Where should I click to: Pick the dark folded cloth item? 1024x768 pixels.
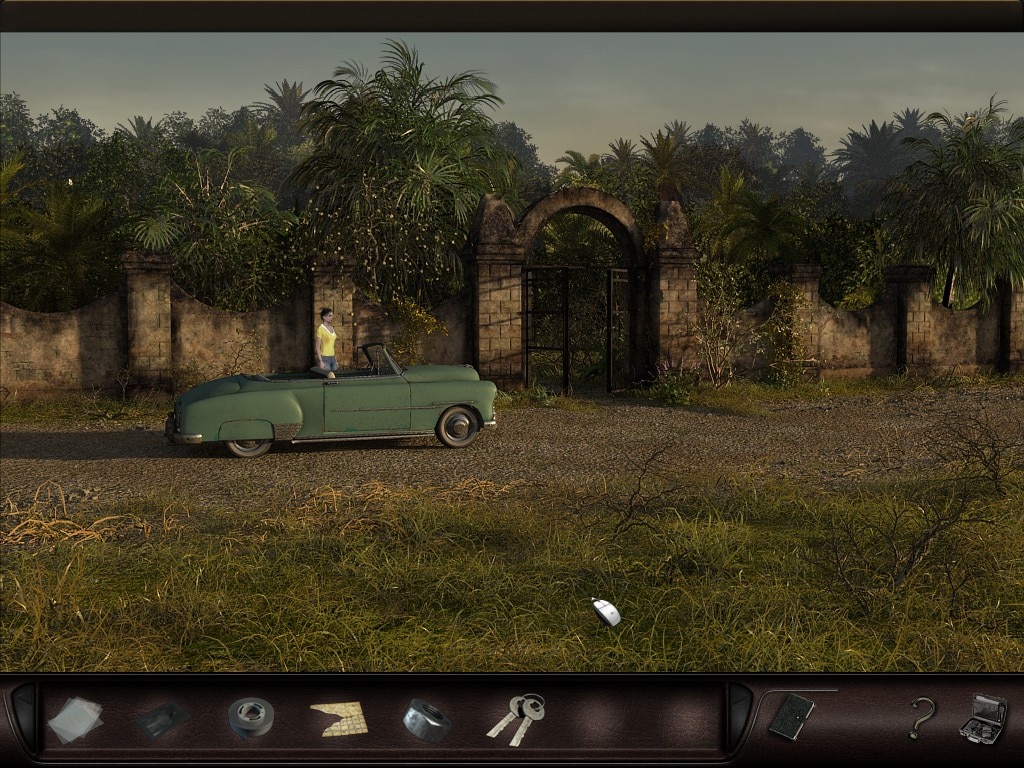pos(162,719)
